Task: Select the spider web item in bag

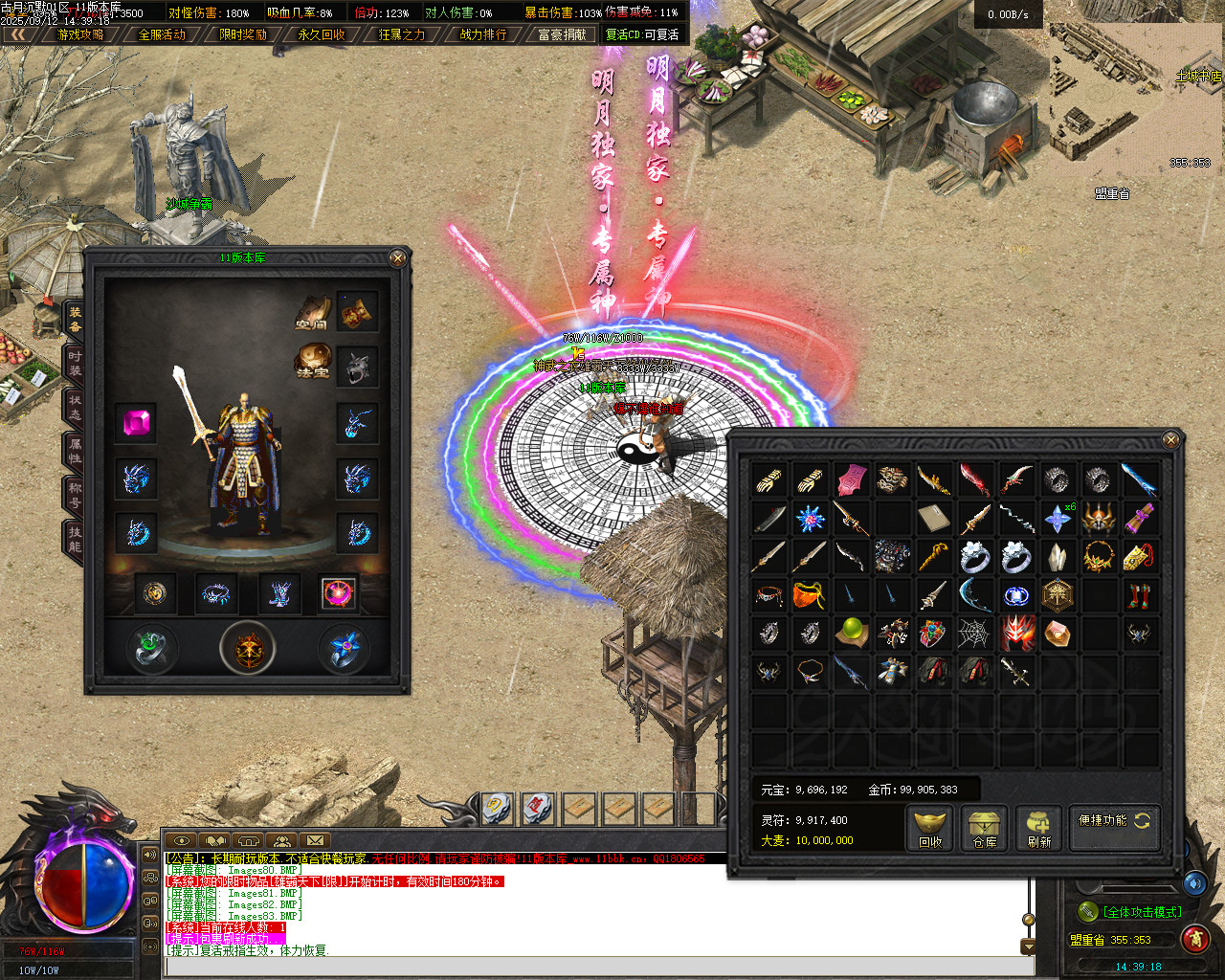Action: click(974, 633)
